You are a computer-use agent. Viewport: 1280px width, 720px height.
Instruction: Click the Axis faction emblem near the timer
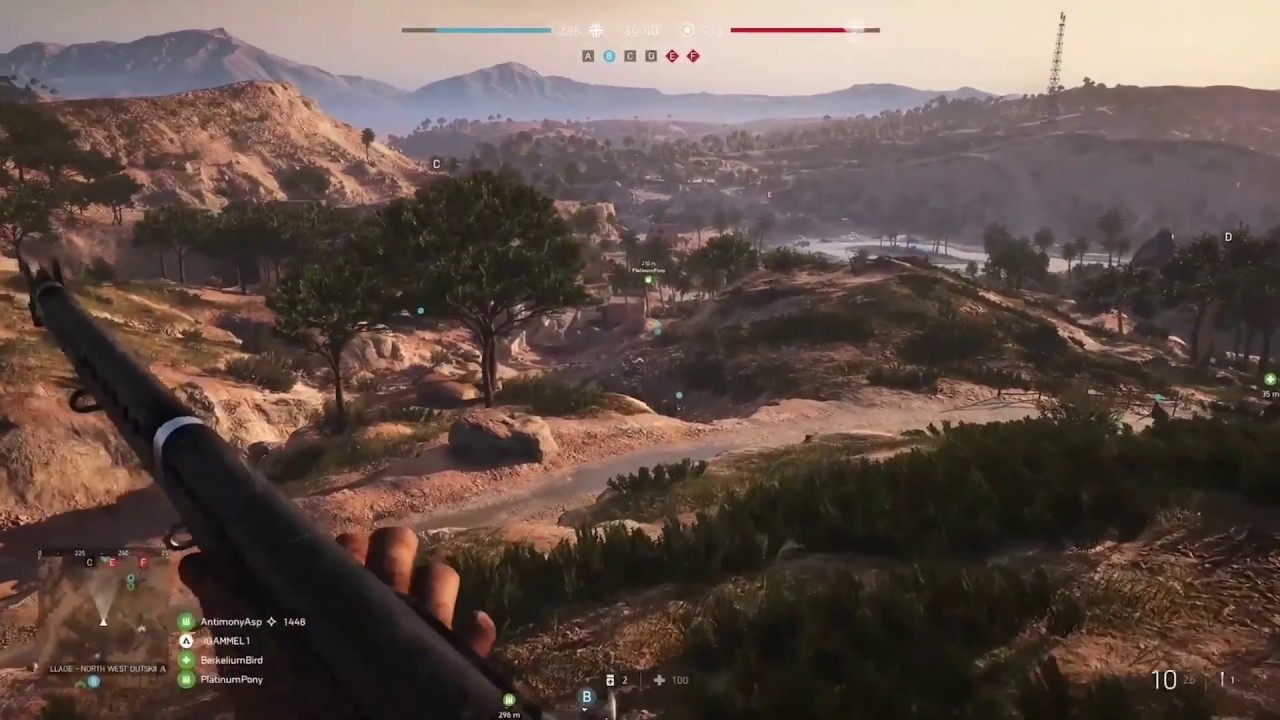596,30
